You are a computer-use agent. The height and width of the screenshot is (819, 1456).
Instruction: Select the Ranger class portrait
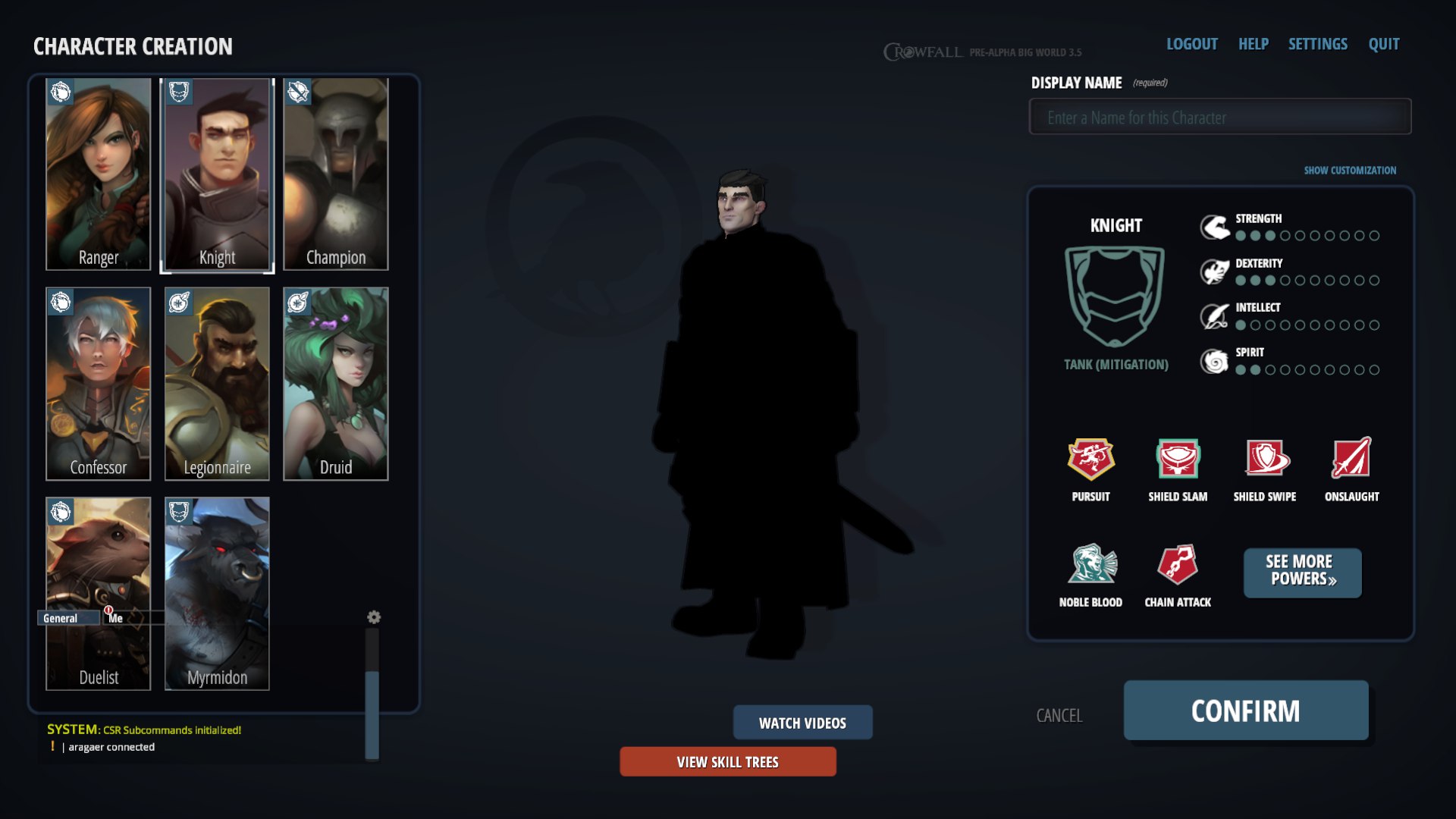[99, 174]
